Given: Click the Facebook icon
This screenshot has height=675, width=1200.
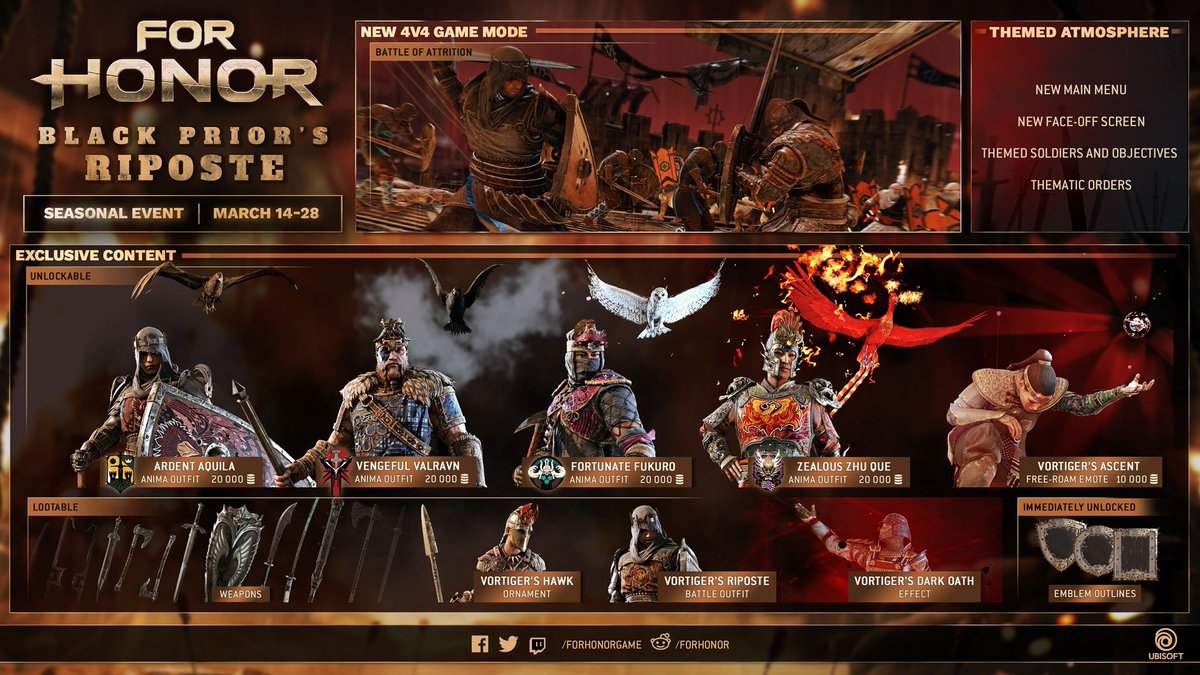Looking at the screenshot, I should [480, 644].
